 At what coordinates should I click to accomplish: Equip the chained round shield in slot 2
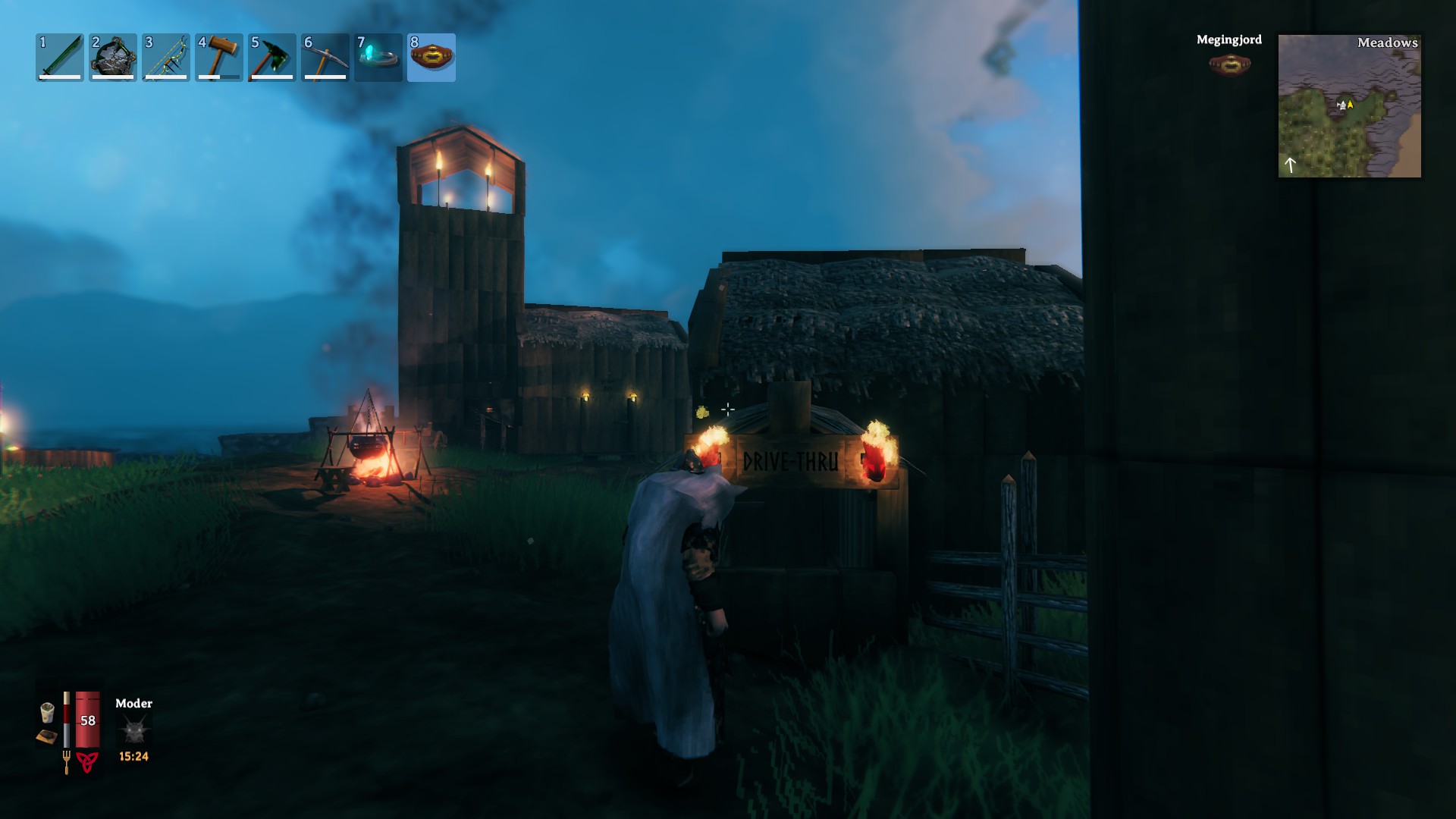(113, 58)
